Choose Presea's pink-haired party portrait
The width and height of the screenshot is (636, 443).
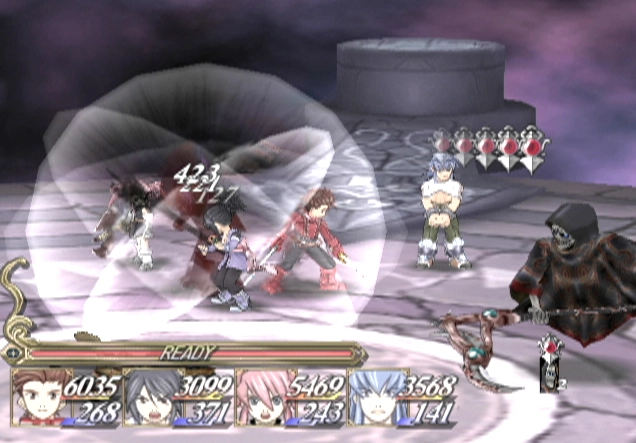pyautogui.click(x=258, y=398)
